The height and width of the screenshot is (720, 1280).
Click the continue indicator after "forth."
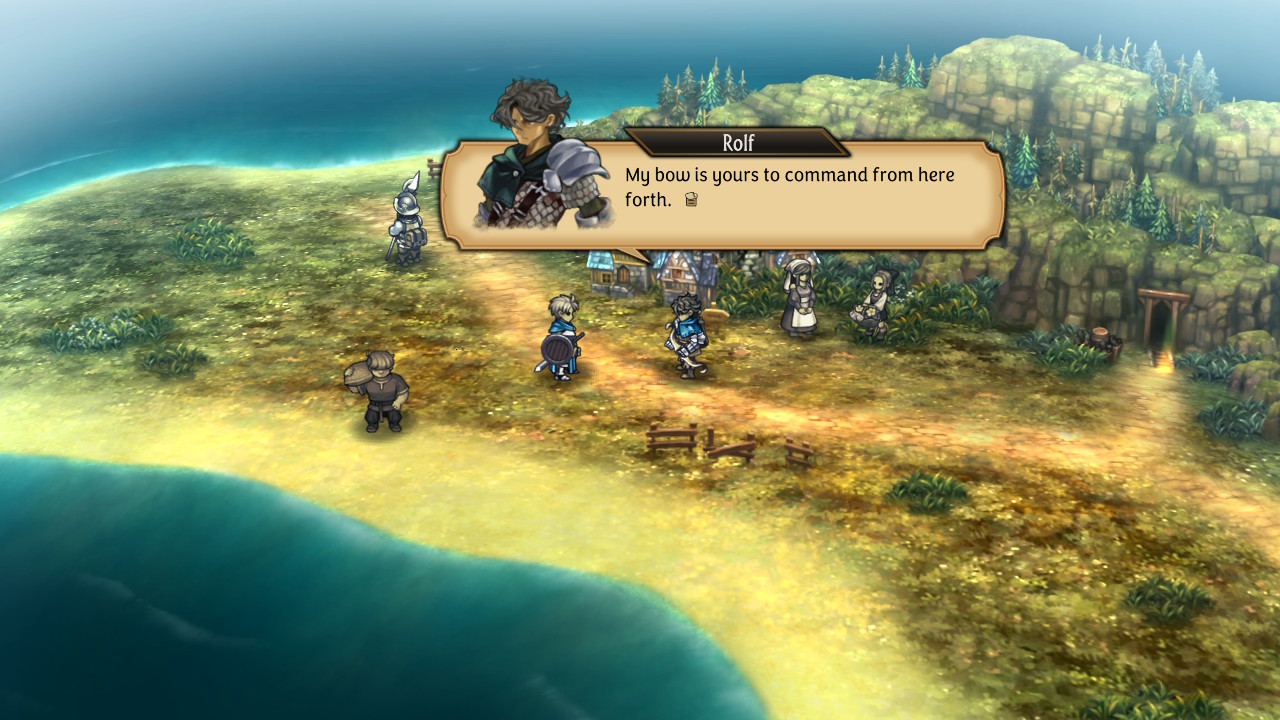pyautogui.click(x=690, y=200)
